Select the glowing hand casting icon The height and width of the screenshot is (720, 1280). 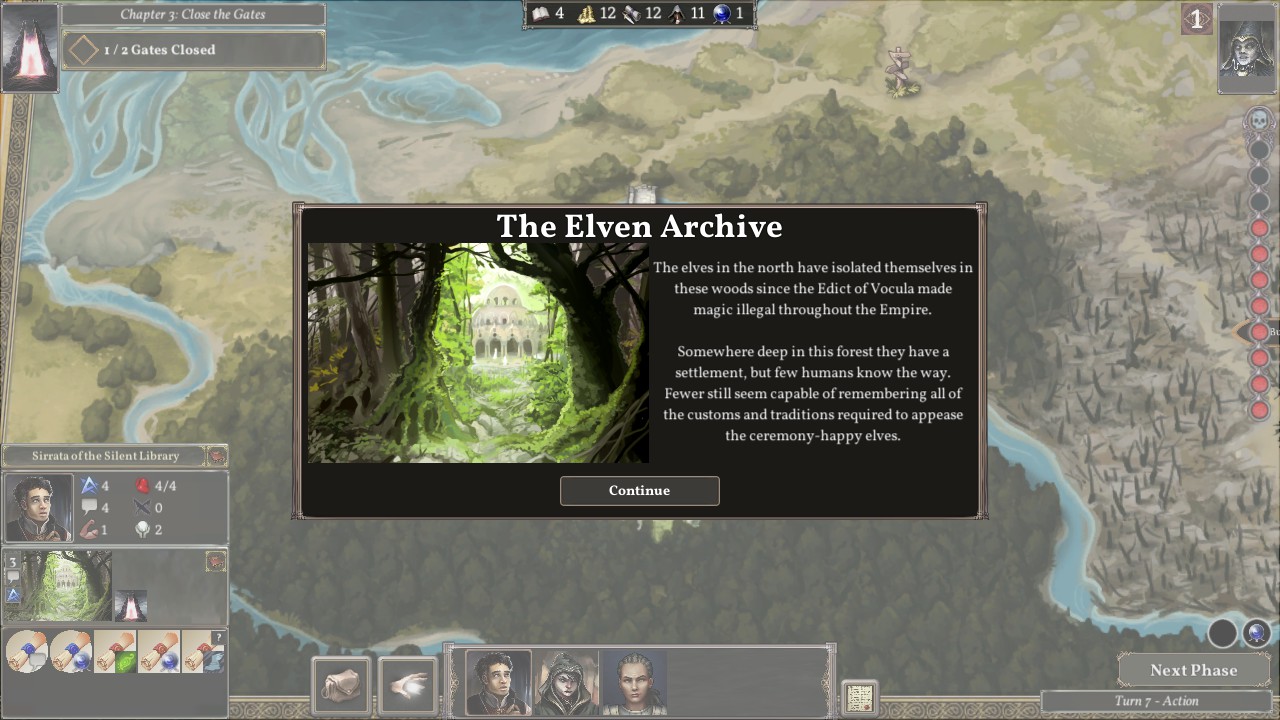[407, 684]
